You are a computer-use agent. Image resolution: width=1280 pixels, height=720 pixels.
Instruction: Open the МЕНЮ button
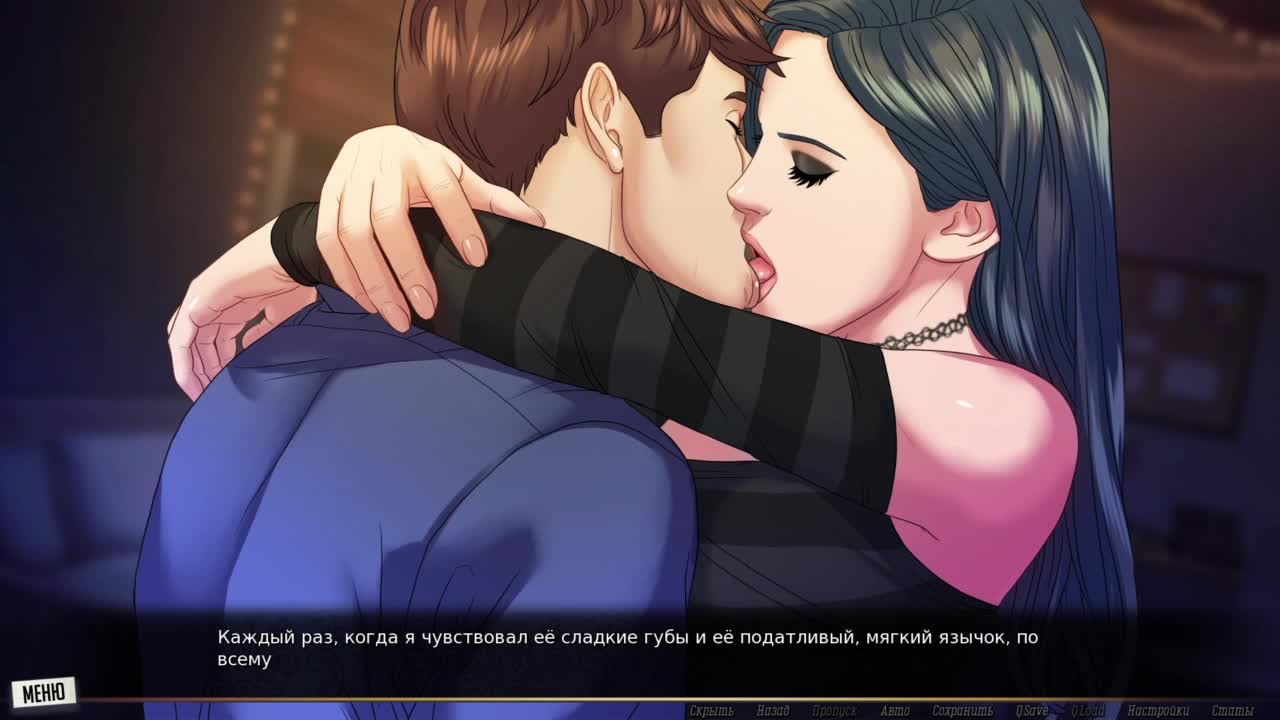tap(43, 692)
